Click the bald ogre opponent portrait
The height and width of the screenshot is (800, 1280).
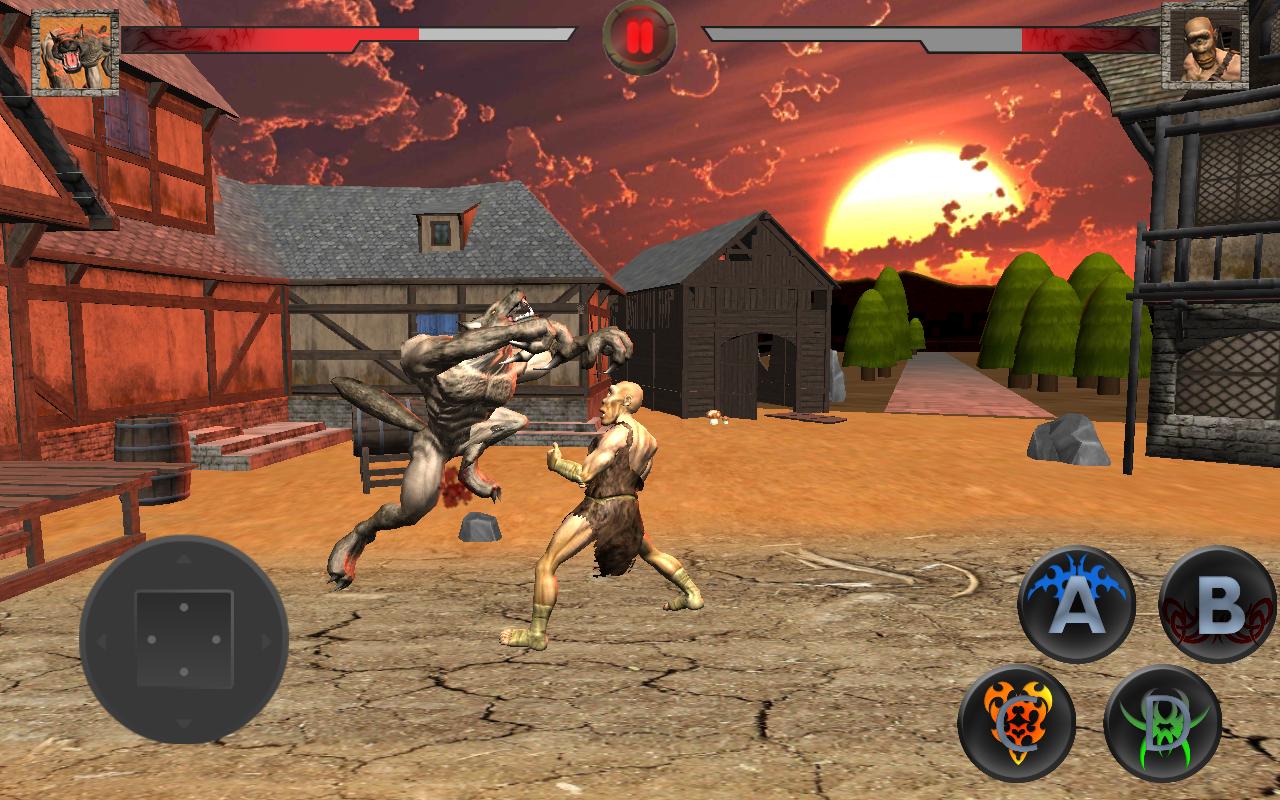(x=1205, y=46)
